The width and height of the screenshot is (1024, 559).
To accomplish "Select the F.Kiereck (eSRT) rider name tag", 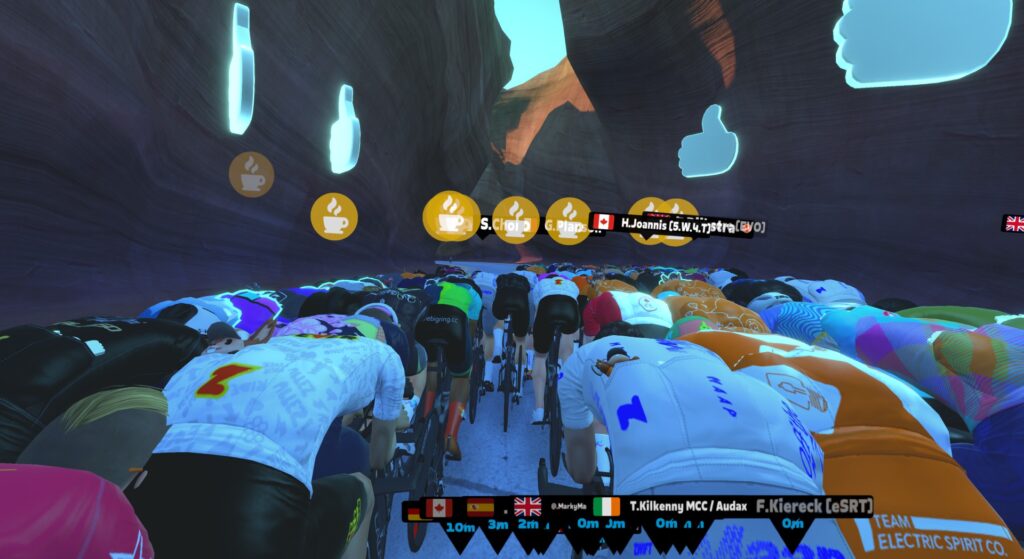I will (x=813, y=506).
